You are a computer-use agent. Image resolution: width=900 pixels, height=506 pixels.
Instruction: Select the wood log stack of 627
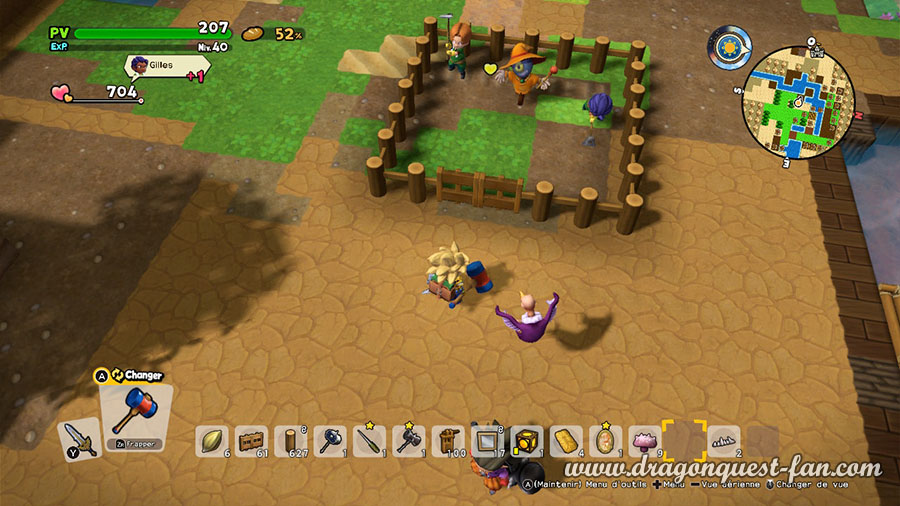coord(291,441)
